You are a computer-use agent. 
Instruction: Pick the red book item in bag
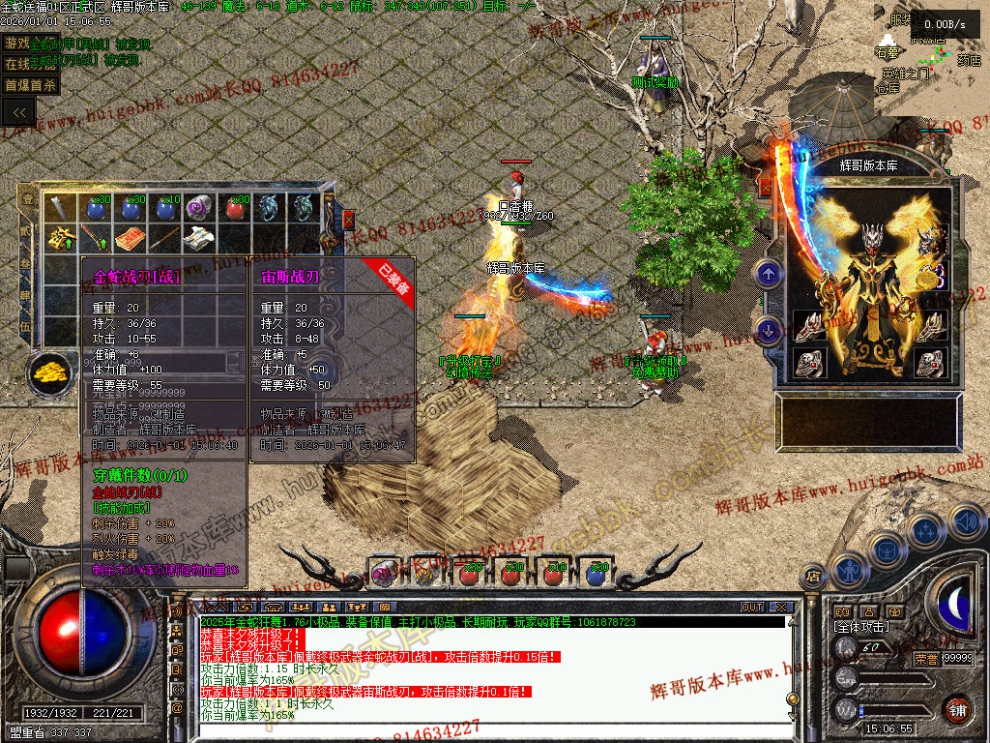(129, 240)
